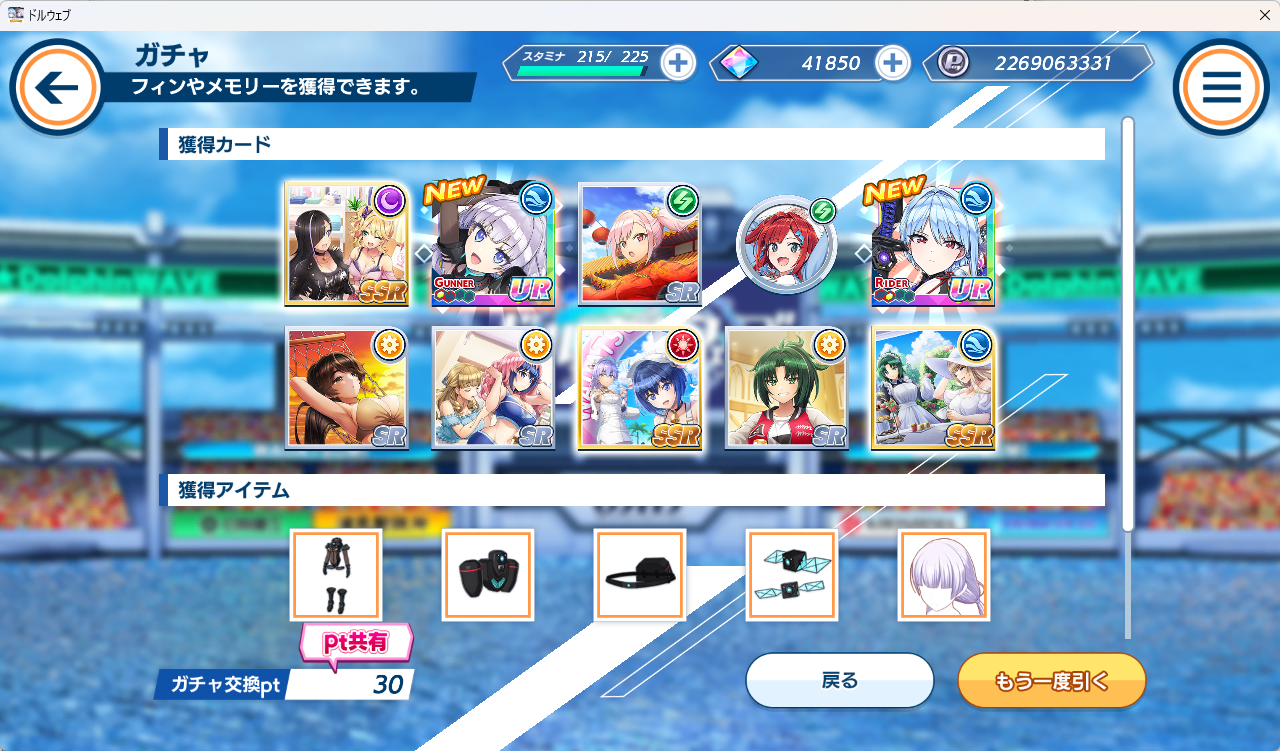Screen dimensions: 1280x751
Task: Select the white hair item icon
Action: pos(943,575)
